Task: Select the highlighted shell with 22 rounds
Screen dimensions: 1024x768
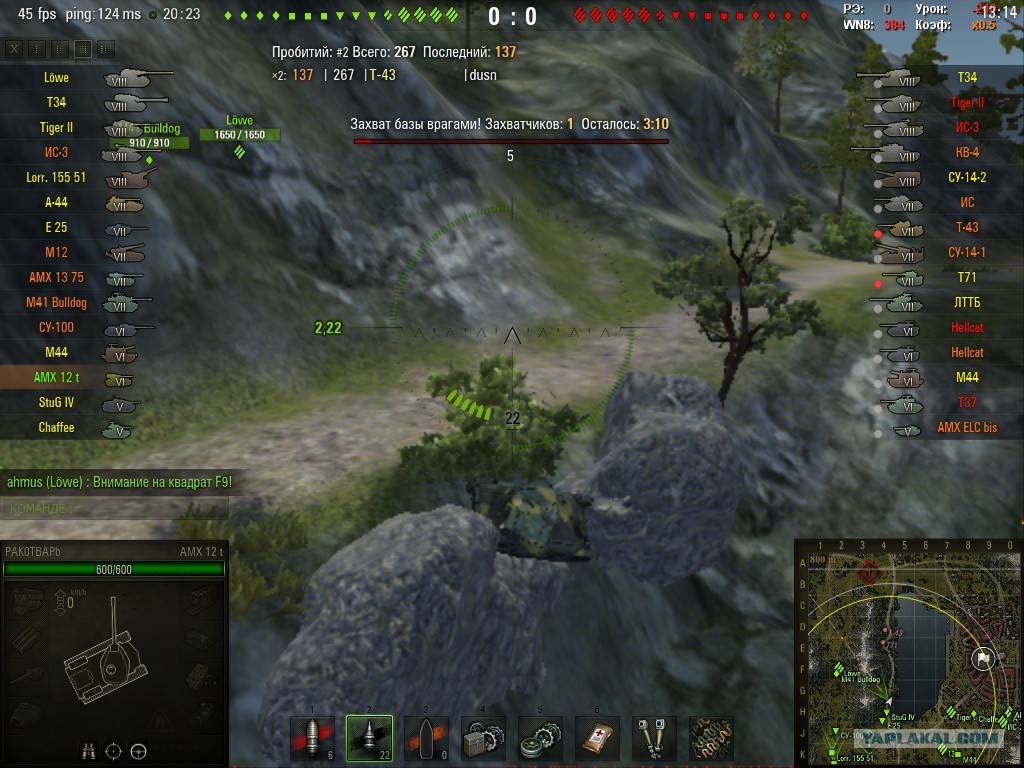Action: (x=369, y=739)
